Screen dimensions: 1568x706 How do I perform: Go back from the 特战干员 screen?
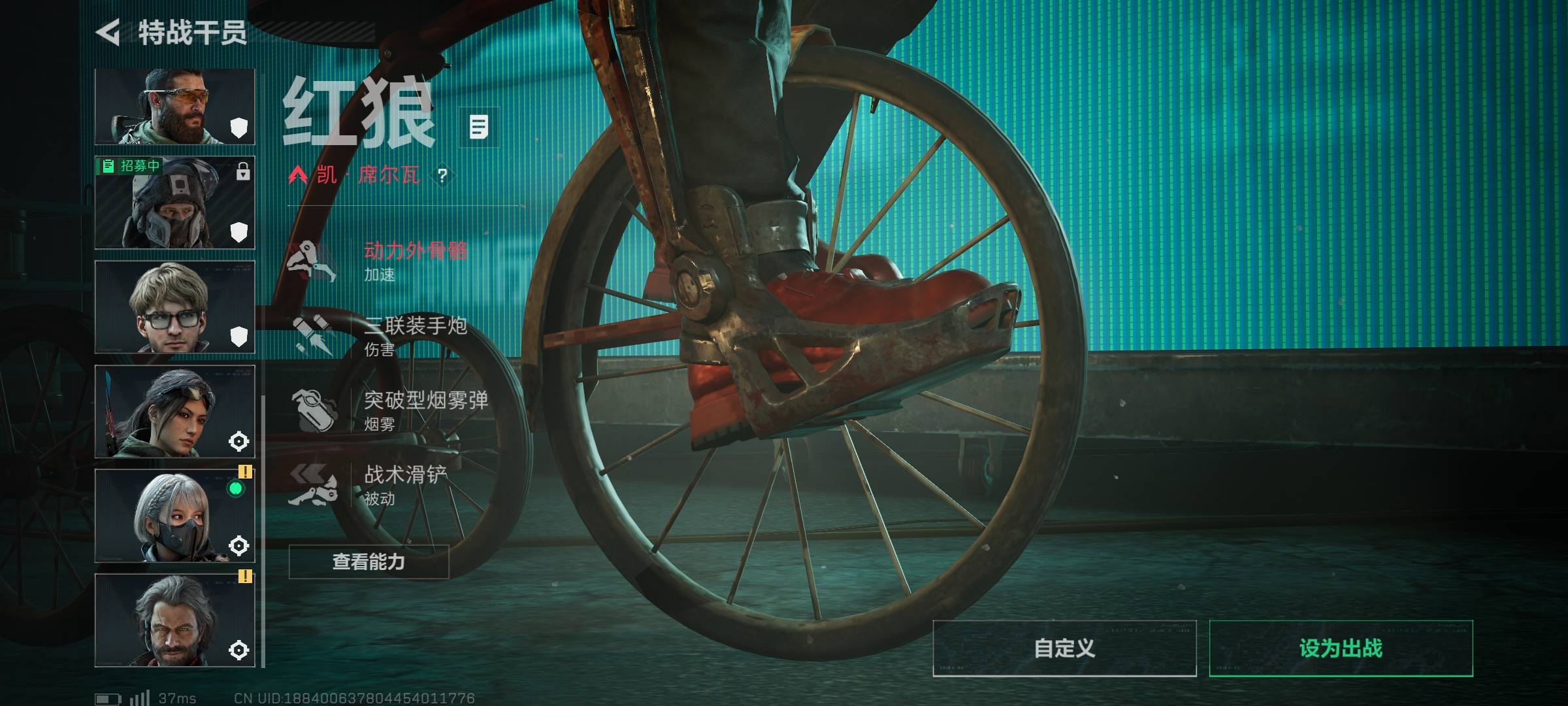(108, 33)
